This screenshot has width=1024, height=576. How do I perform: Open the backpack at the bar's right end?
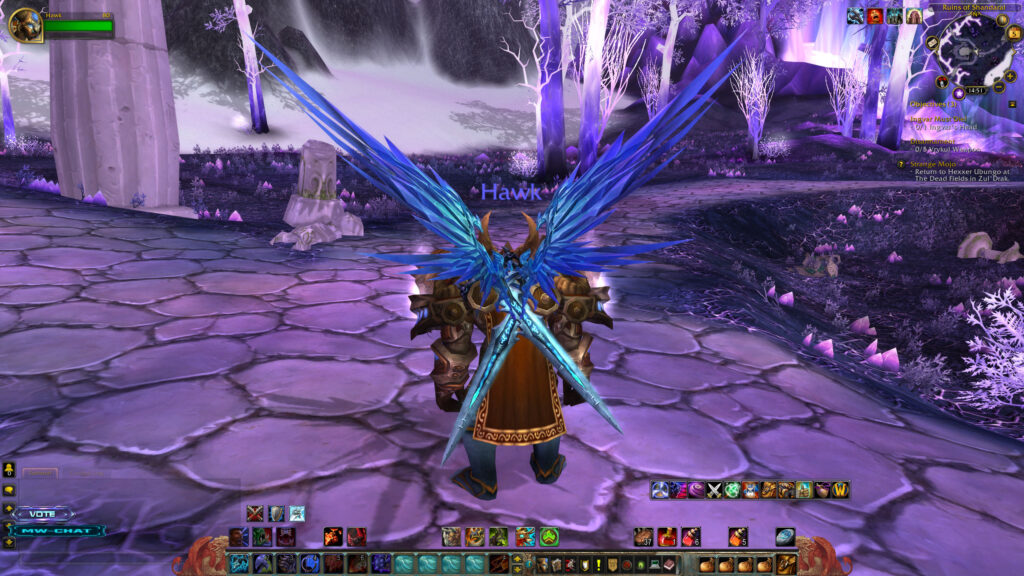788,564
